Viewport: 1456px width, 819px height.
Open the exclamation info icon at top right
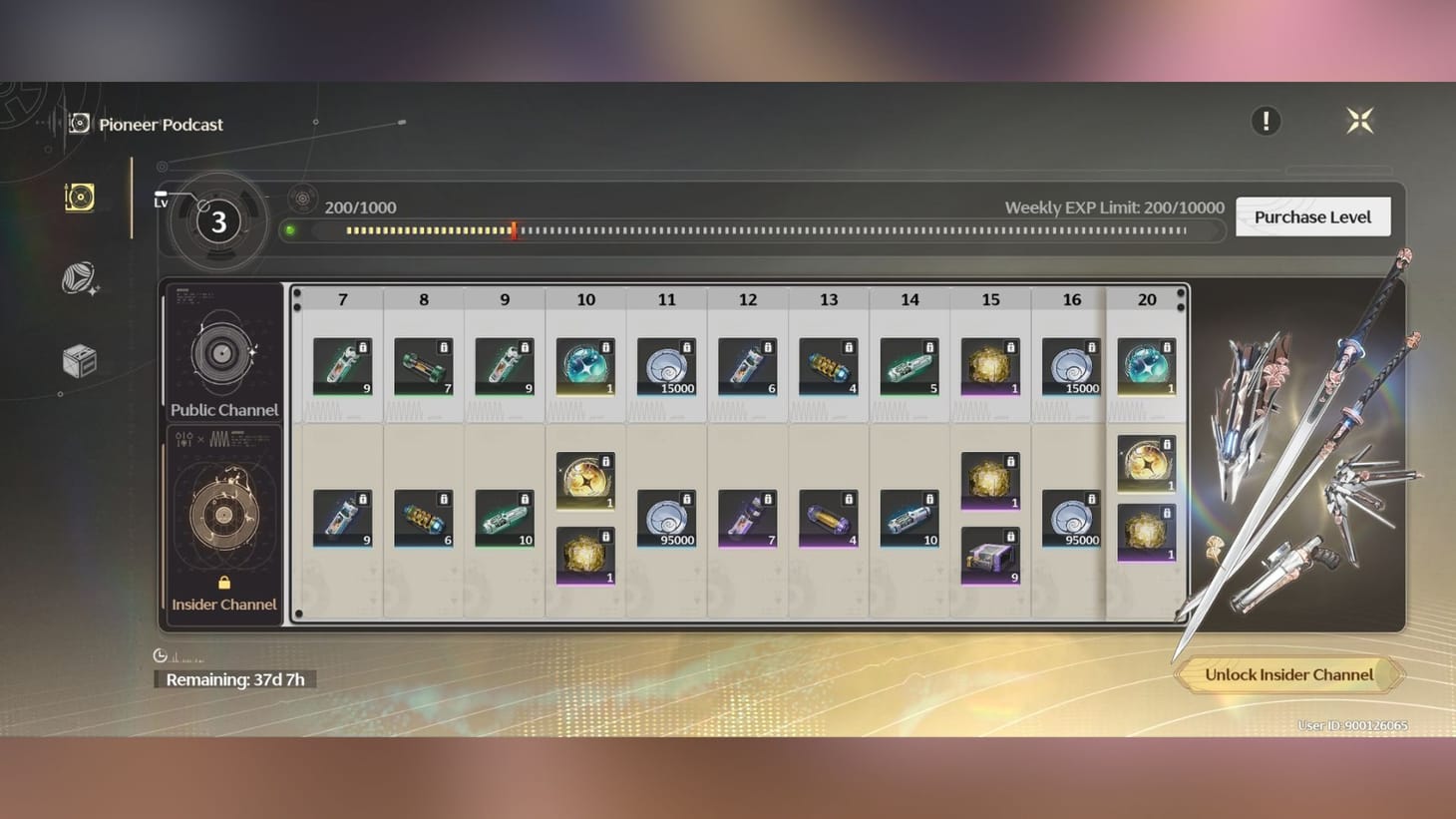click(1266, 121)
